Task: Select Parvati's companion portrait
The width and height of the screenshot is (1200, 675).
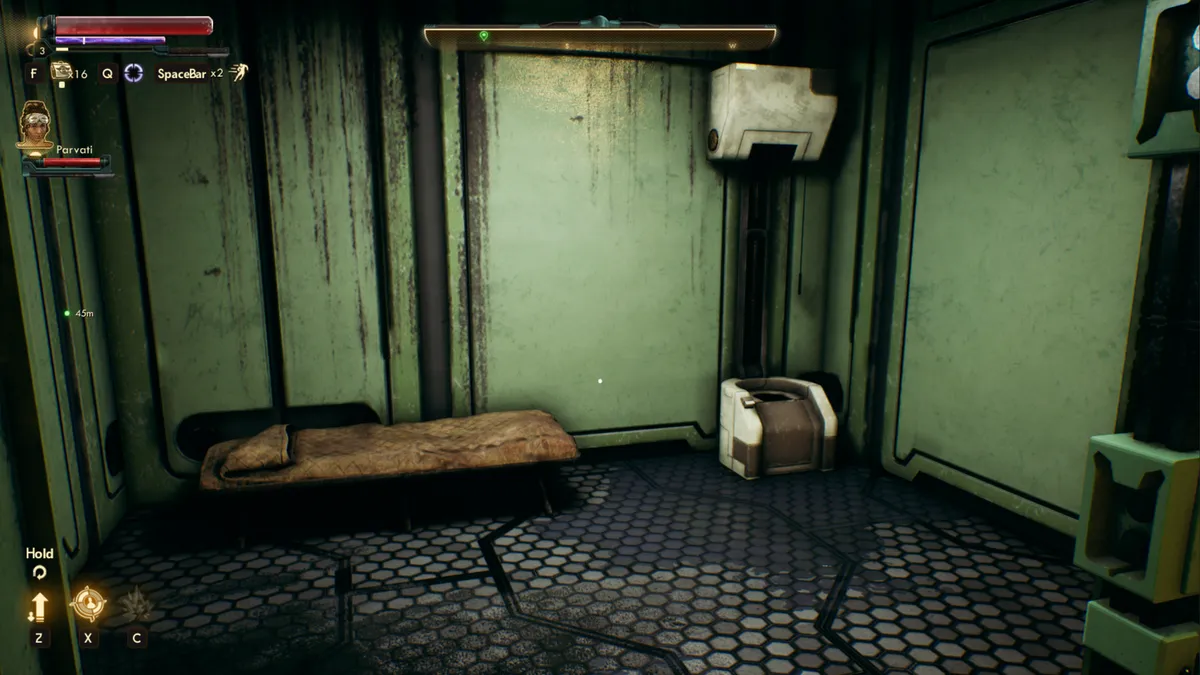Action: click(36, 126)
